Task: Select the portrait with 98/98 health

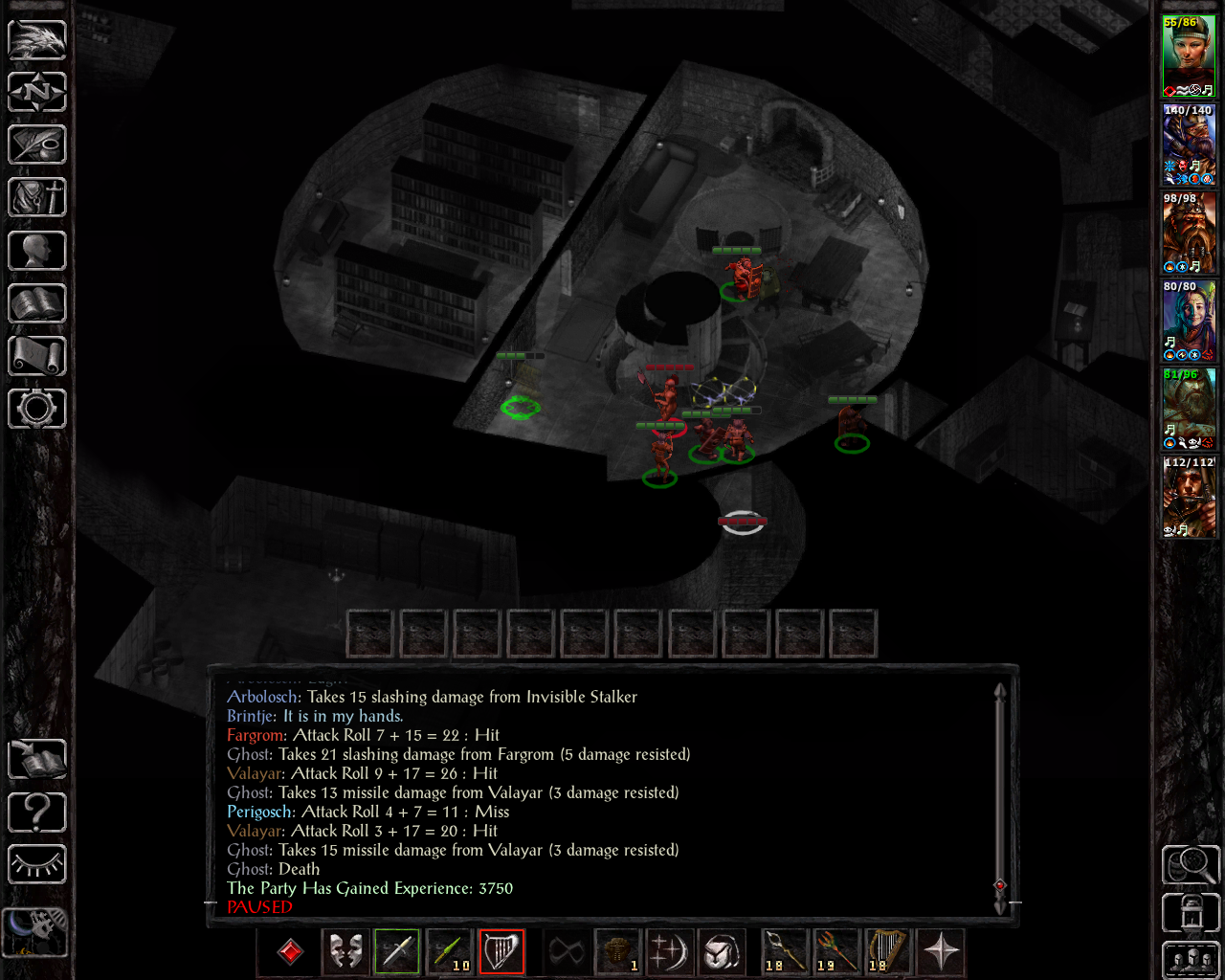Action: [1189, 232]
